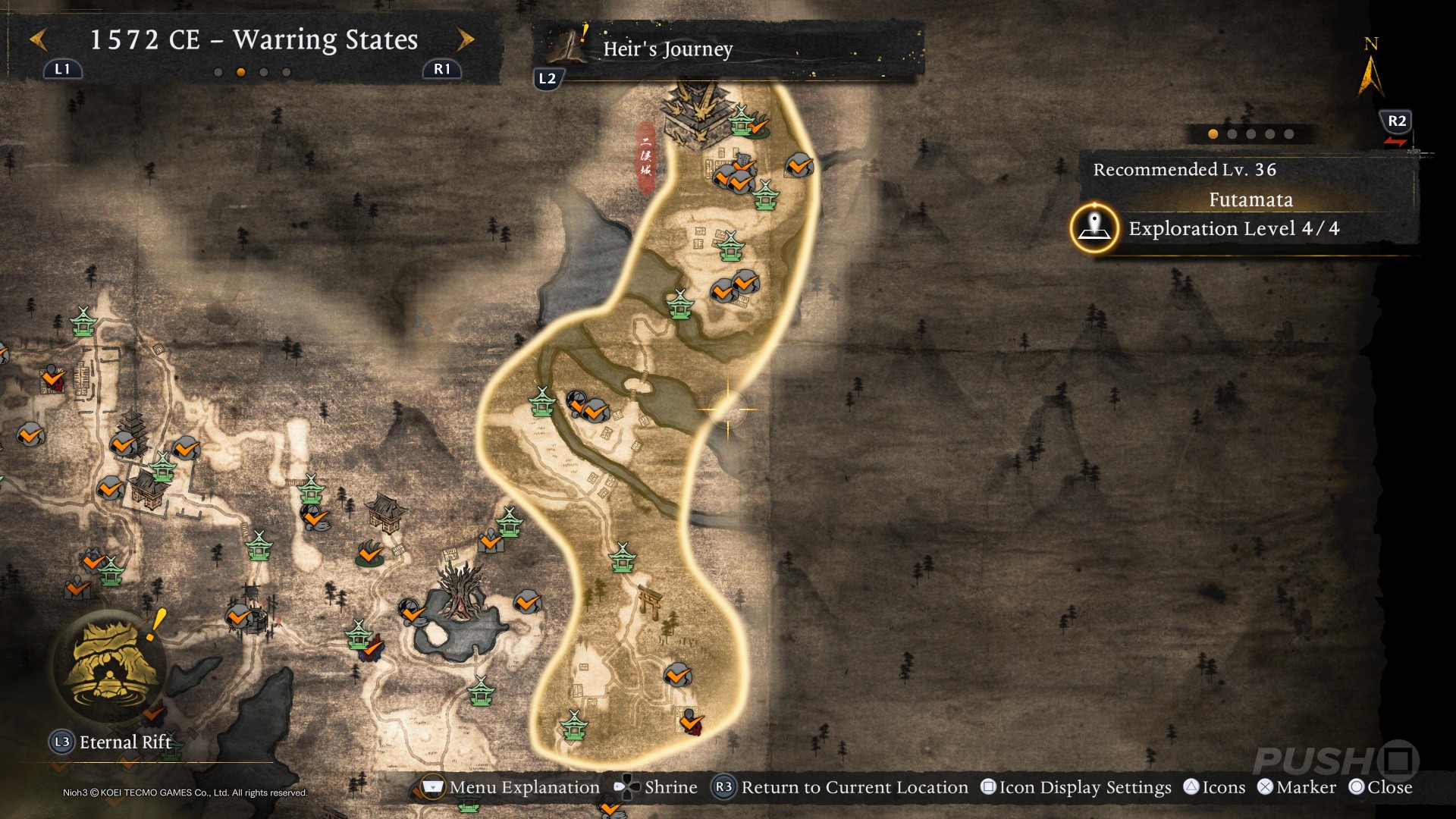Advance to the next era with right arrow
Screen dimensions: 1456x819
466,39
